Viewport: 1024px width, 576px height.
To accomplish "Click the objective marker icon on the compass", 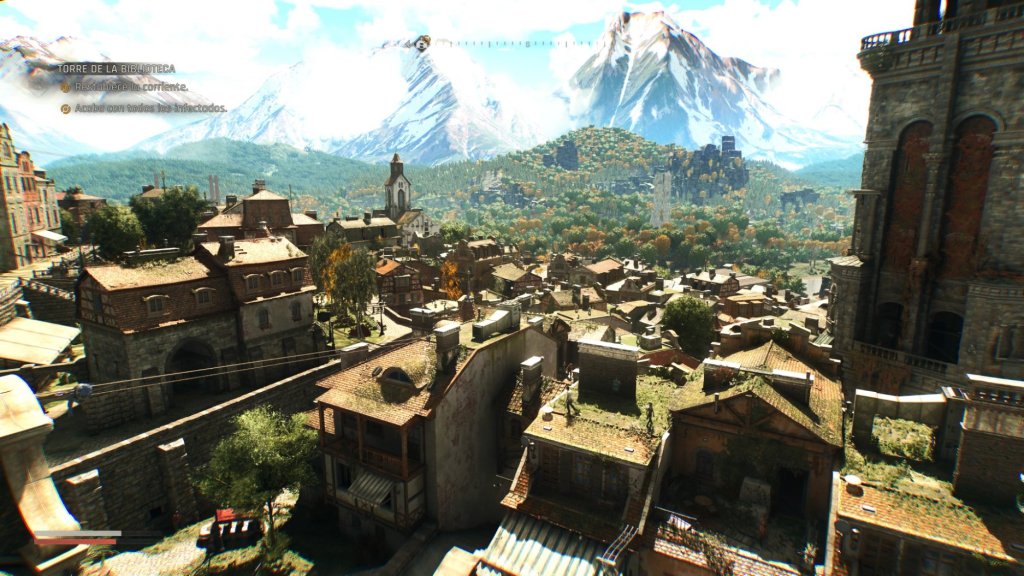I will (x=422, y=43).
